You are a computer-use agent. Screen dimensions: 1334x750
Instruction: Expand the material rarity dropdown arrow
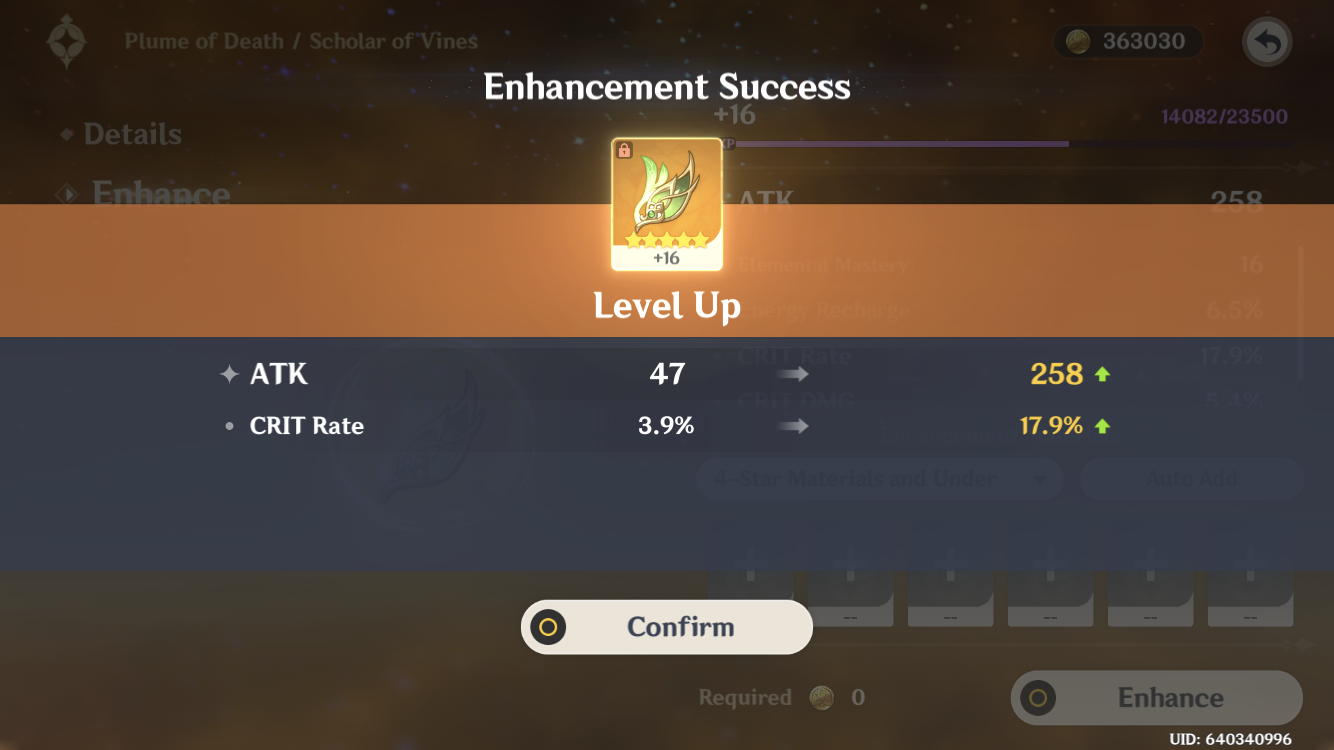1040,480
